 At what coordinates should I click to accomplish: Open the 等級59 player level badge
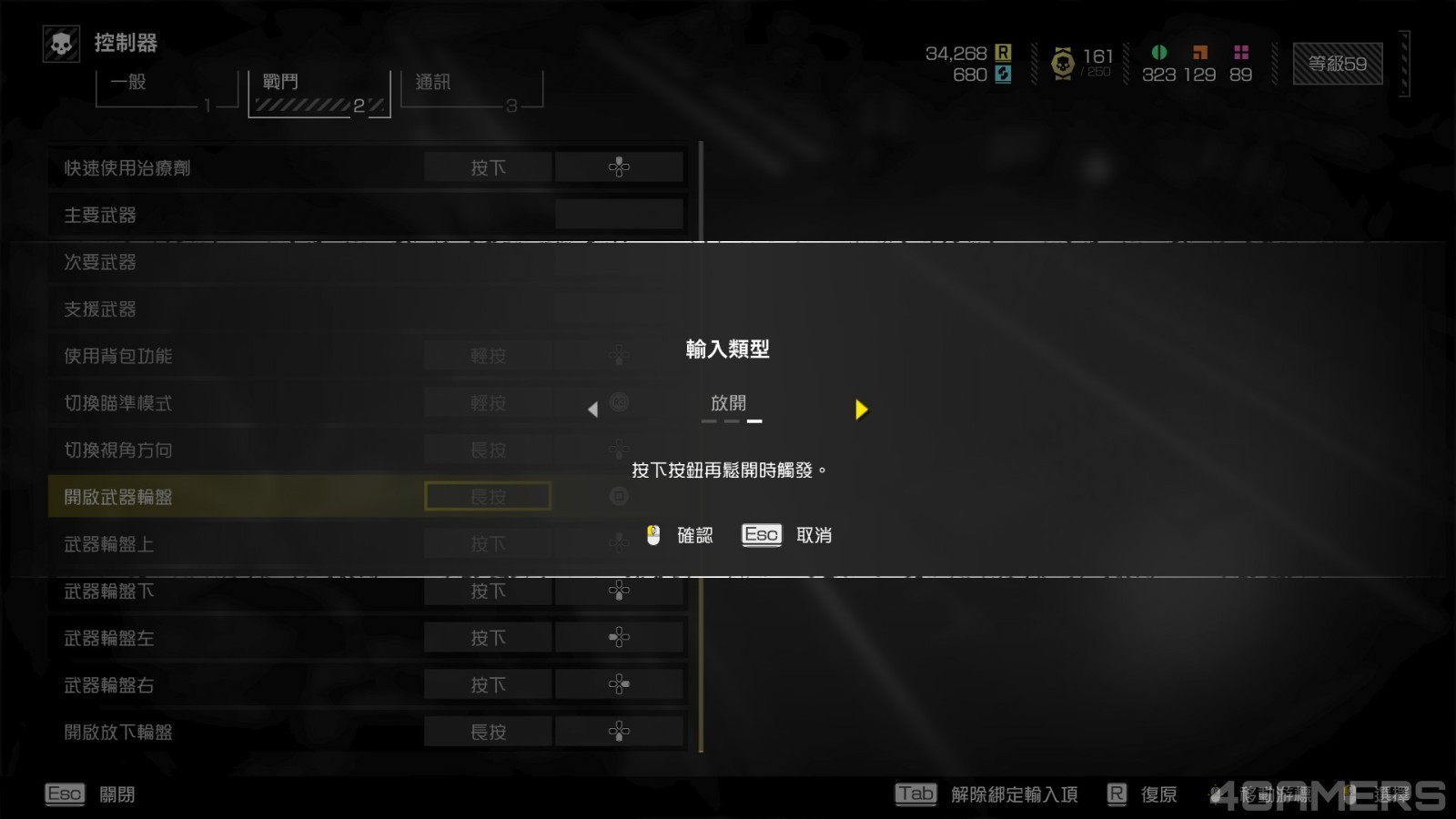[1337, 64]
